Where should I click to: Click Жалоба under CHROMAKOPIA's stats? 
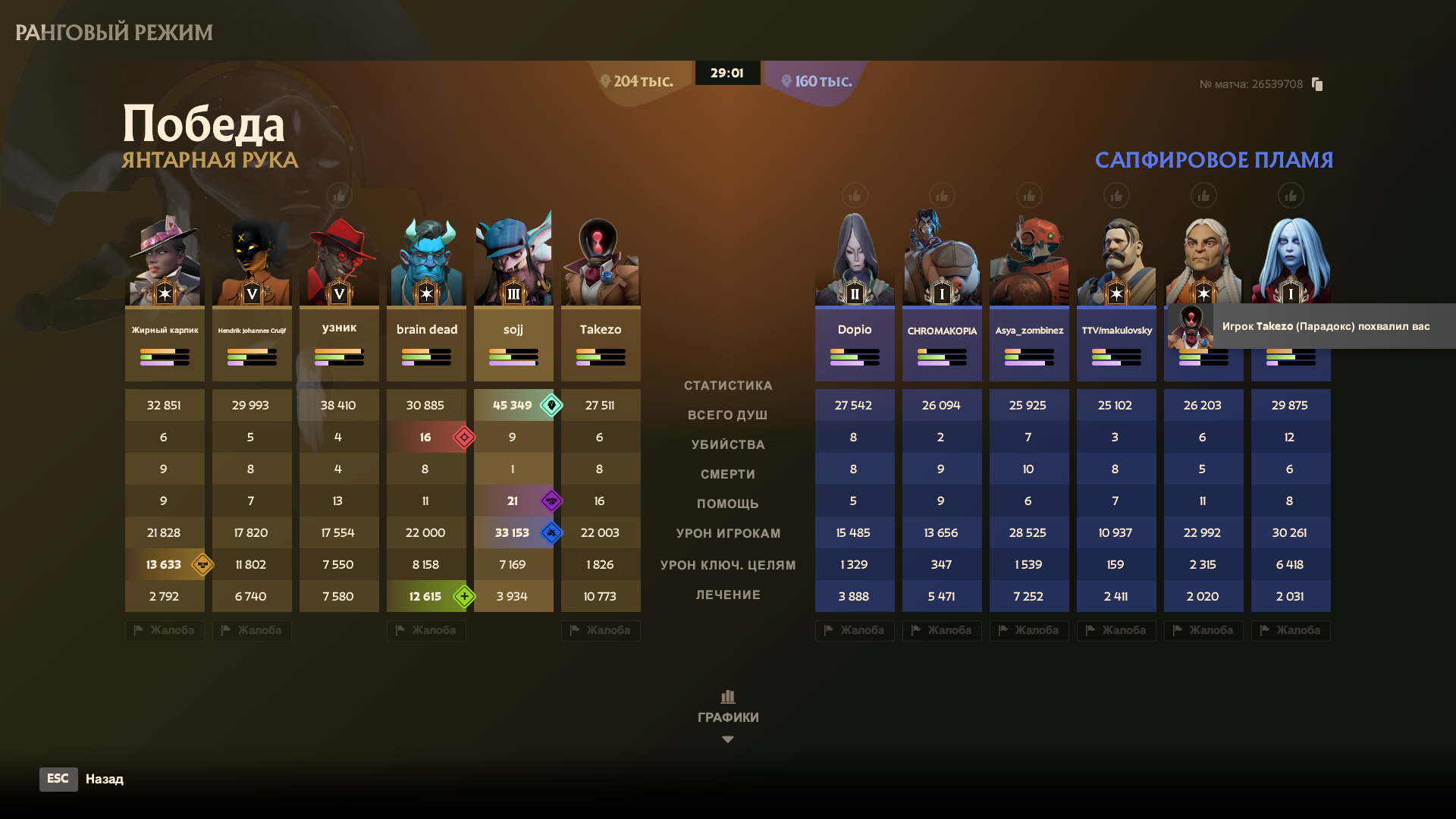[x=942, y=630]
